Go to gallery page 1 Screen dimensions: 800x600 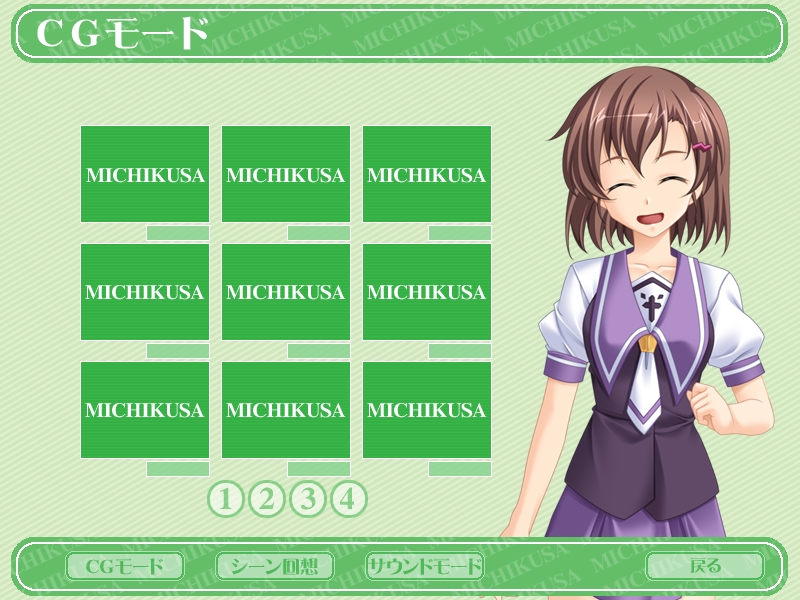(226, 498)
